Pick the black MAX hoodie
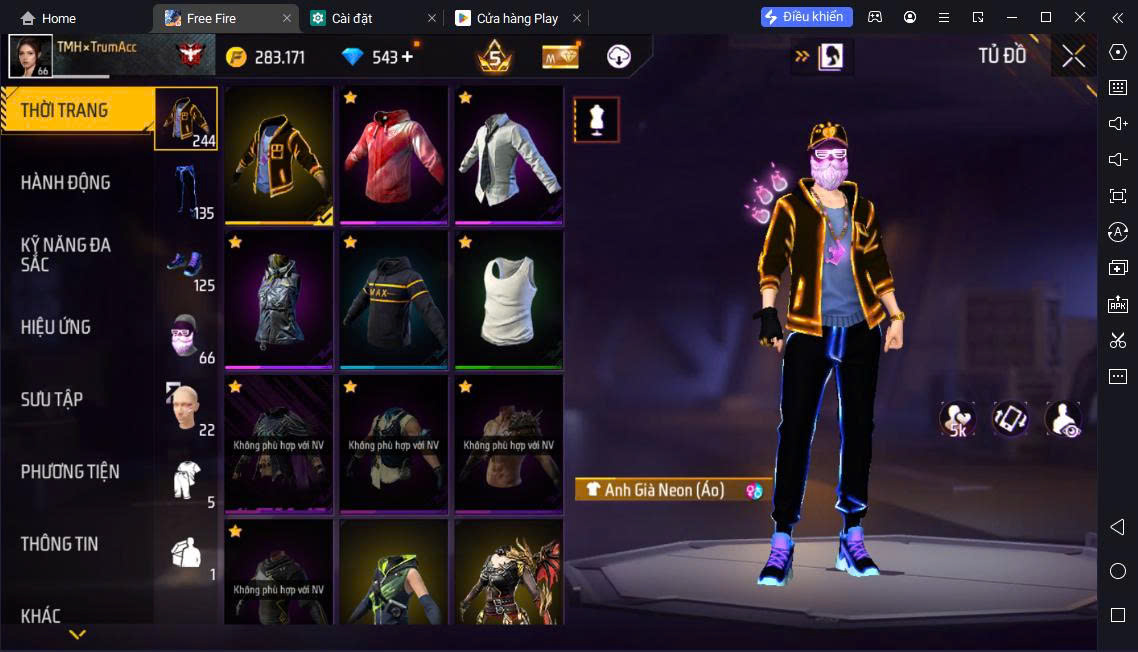Viewport: 1138px width, 652px height. pos(394,299)
